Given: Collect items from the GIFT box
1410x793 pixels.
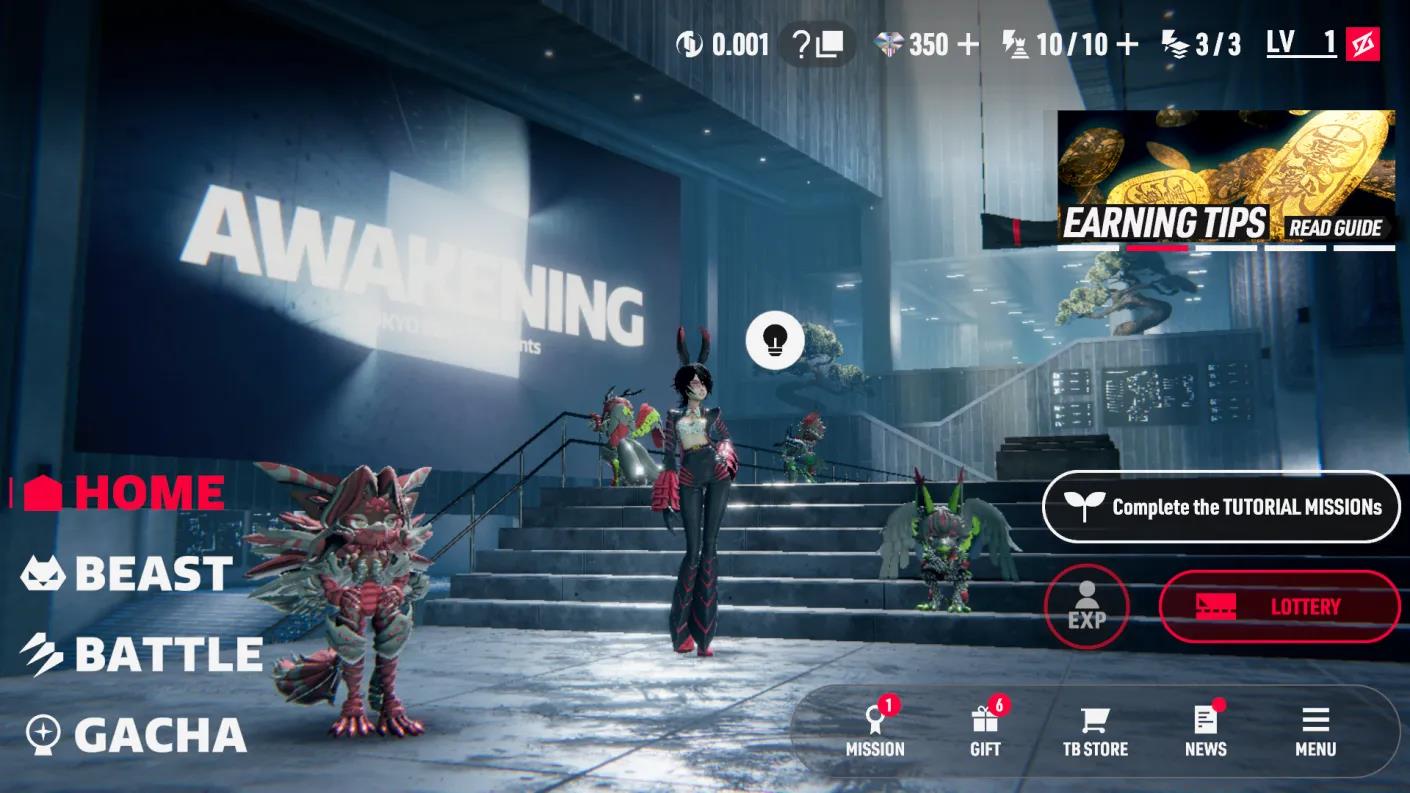Looking at the screenshot, I should point(985,730).
